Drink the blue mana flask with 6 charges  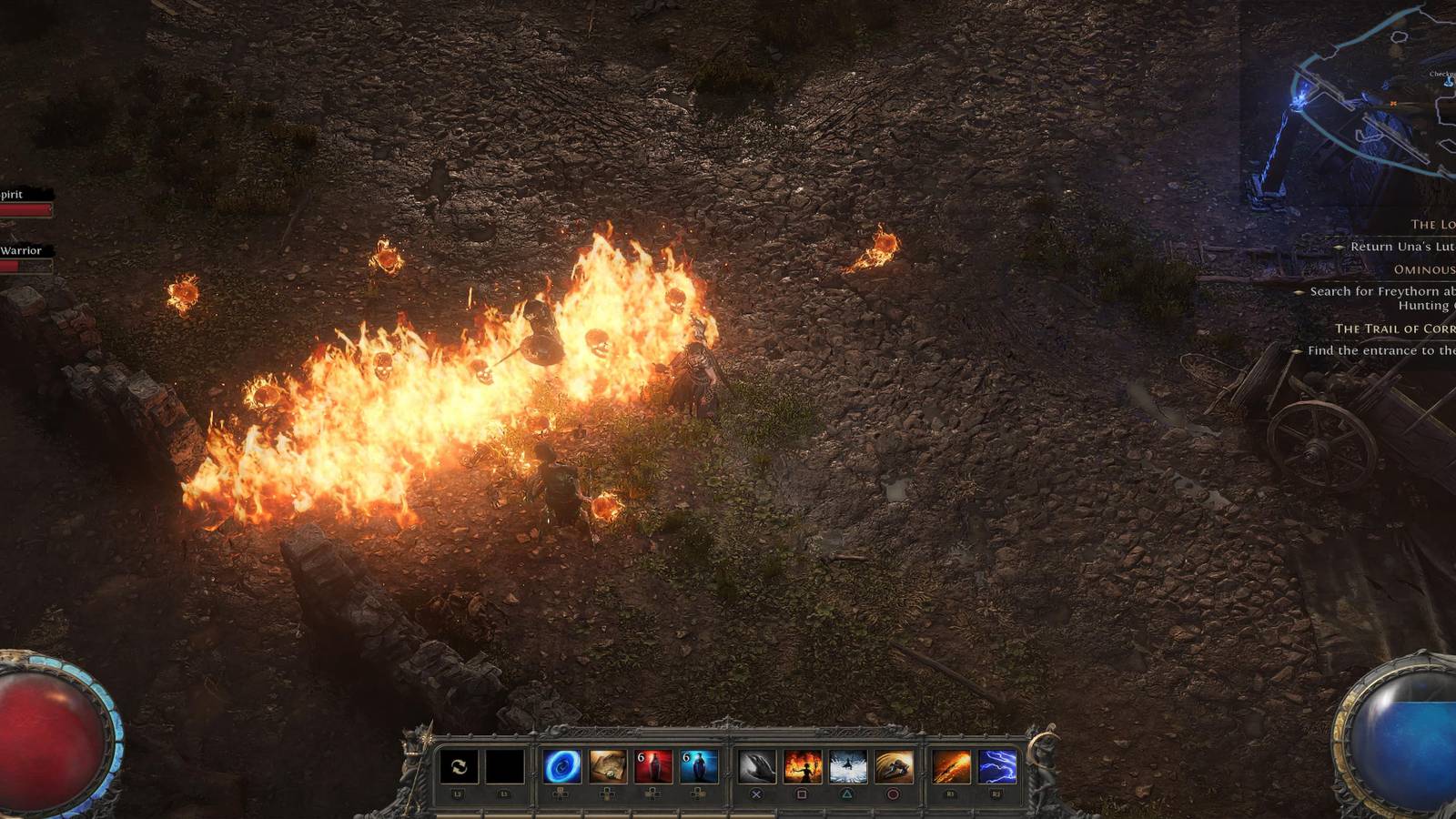pyautogui.click(x=699, y=767)
